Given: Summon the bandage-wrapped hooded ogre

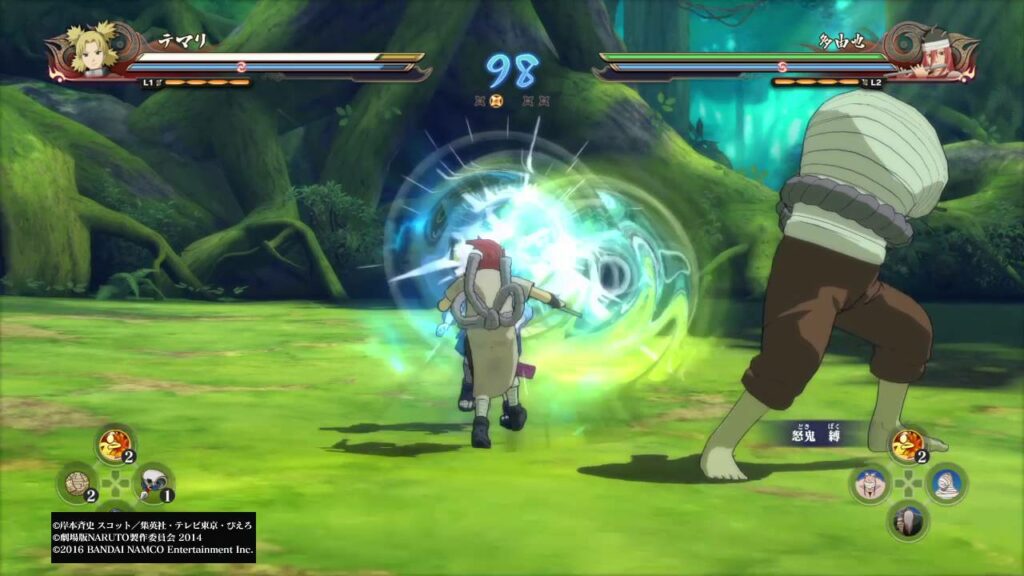Looking at the screenshot, I should click(x=946, y=484).
